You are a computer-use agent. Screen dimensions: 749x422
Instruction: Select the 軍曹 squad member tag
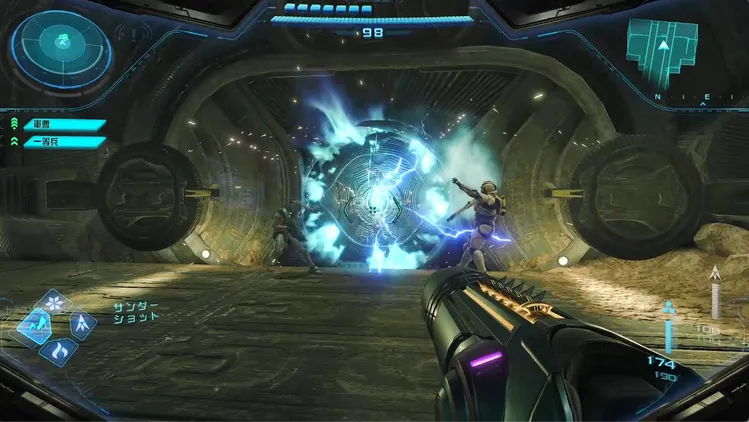(64, 125)
